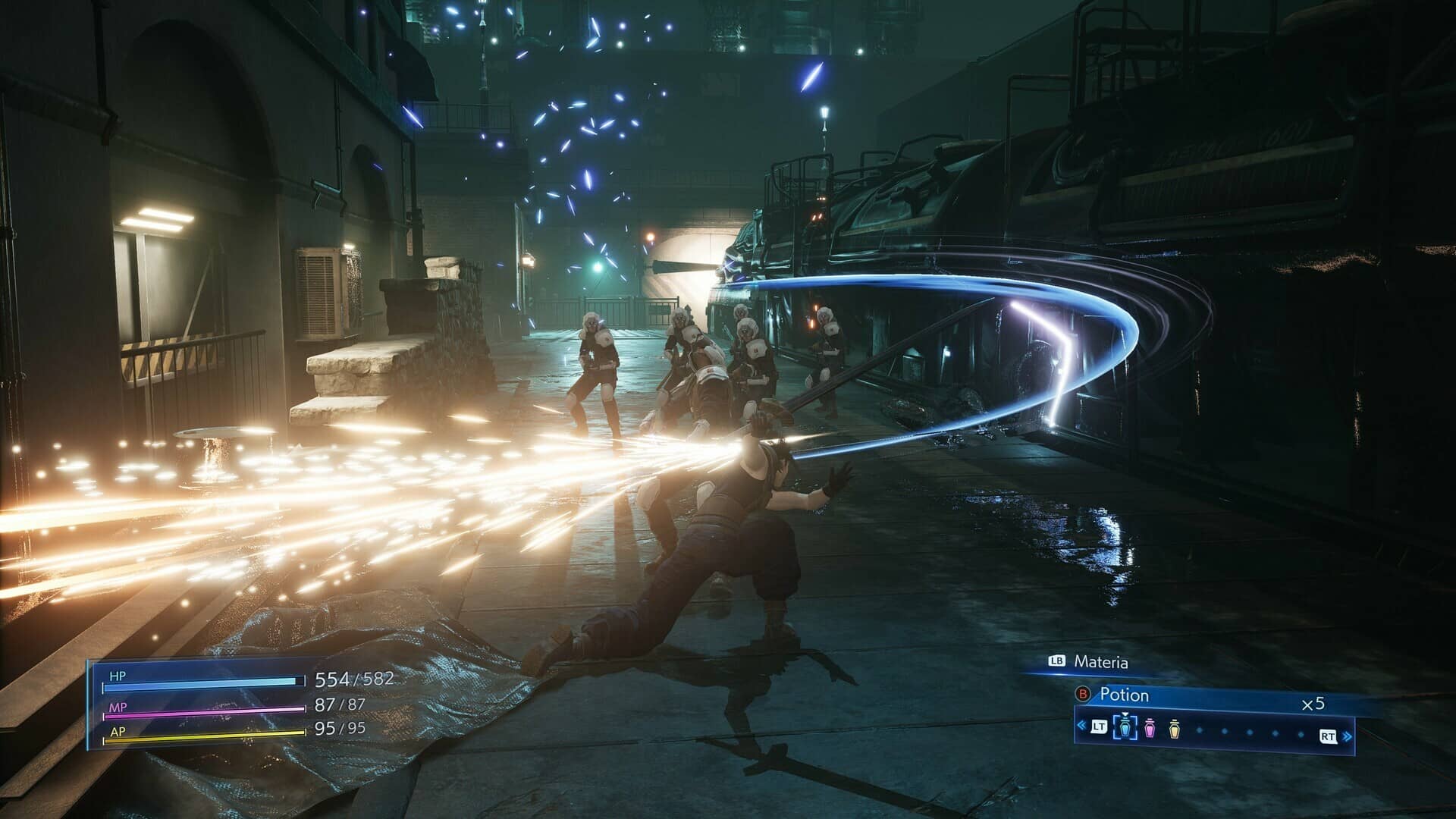Click the LB button icon beside Materia
Viewport: 1456px width, 819px height.
[1056, 661]
